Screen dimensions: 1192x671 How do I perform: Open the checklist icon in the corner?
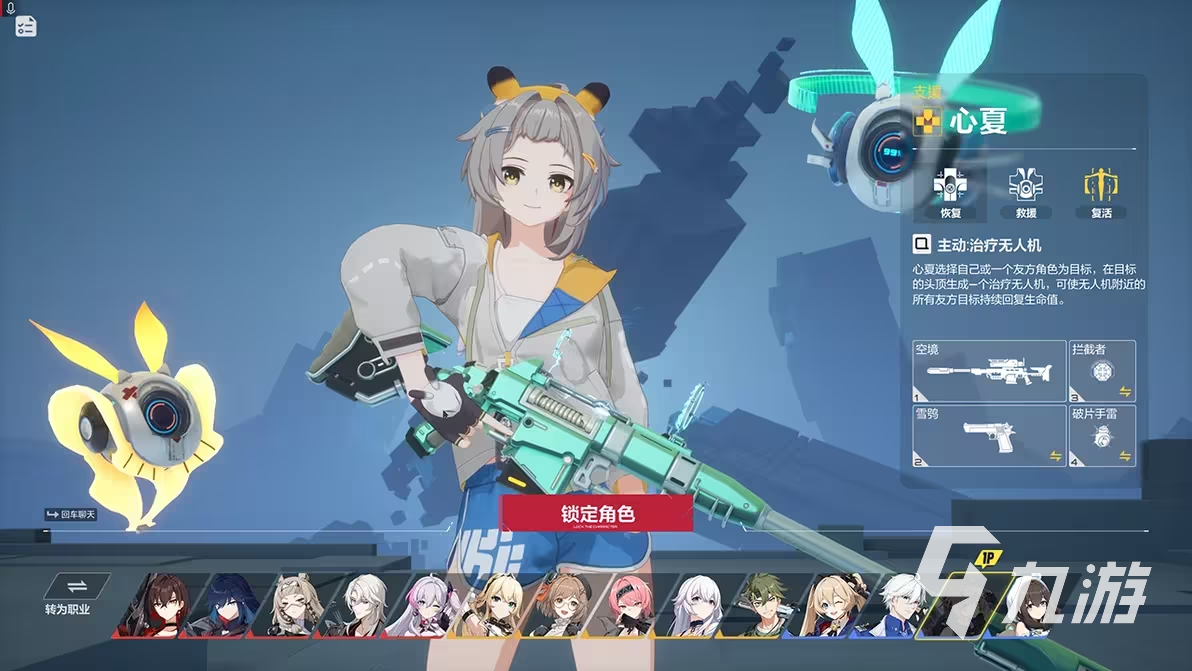[x=26, y=27]
